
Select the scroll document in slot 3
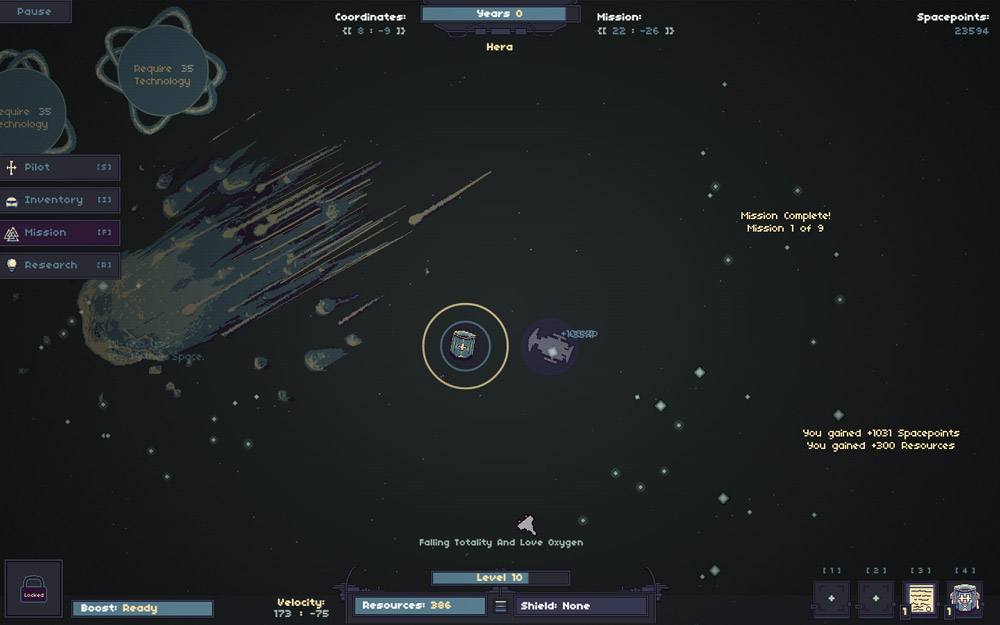coord(921,599)
